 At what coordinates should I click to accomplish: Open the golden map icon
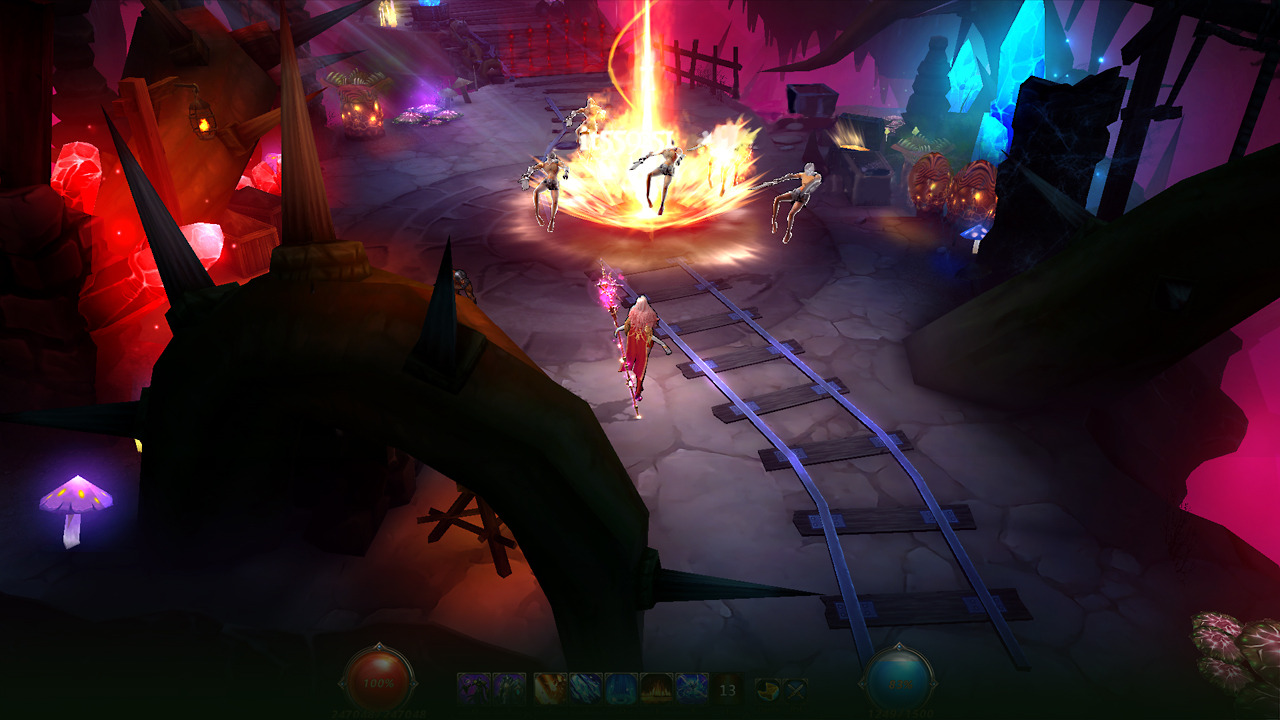click(767, 688)
